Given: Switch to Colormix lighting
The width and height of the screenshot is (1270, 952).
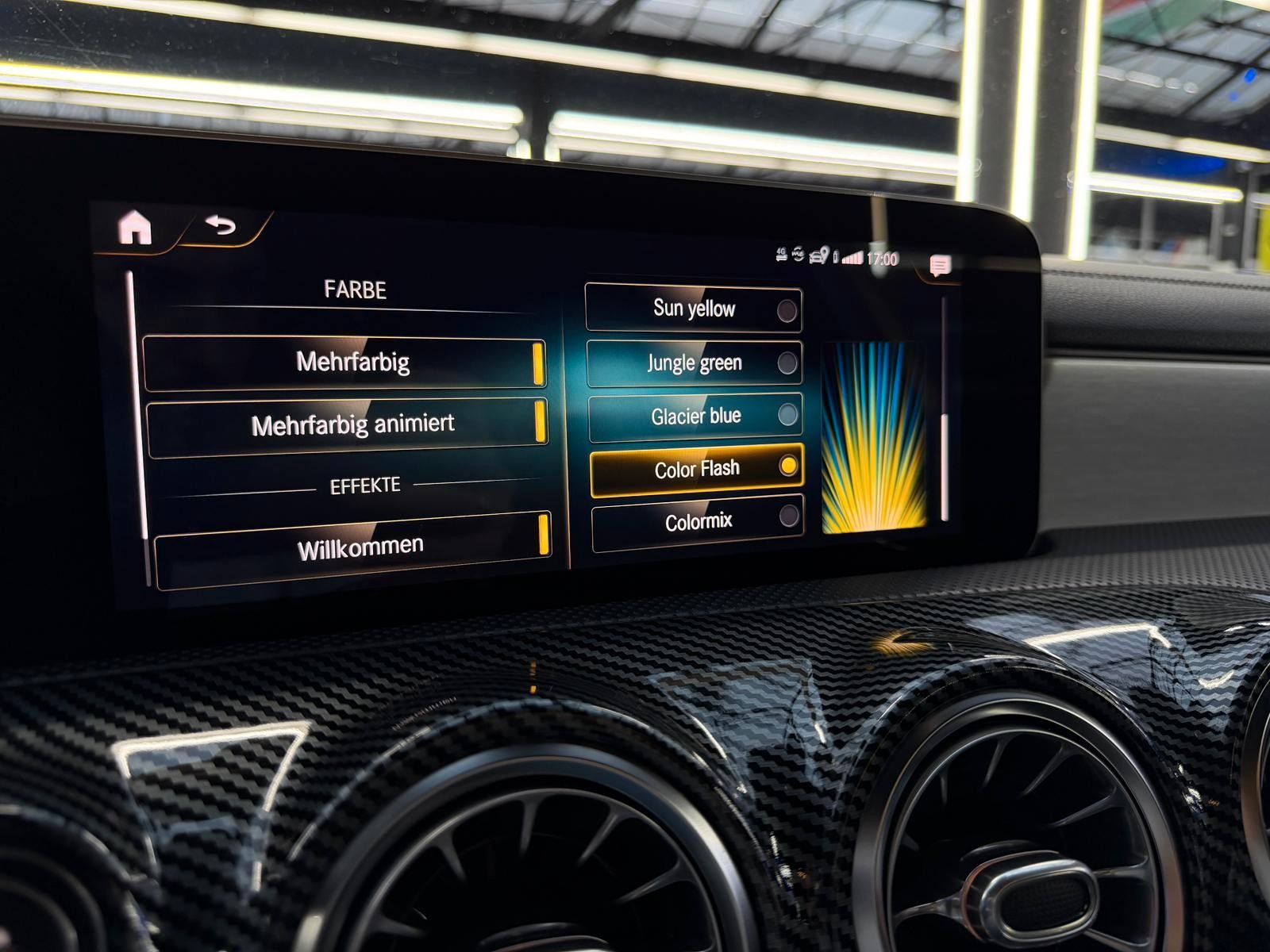Looking at the screenshot, I should [x=698, y=523].
